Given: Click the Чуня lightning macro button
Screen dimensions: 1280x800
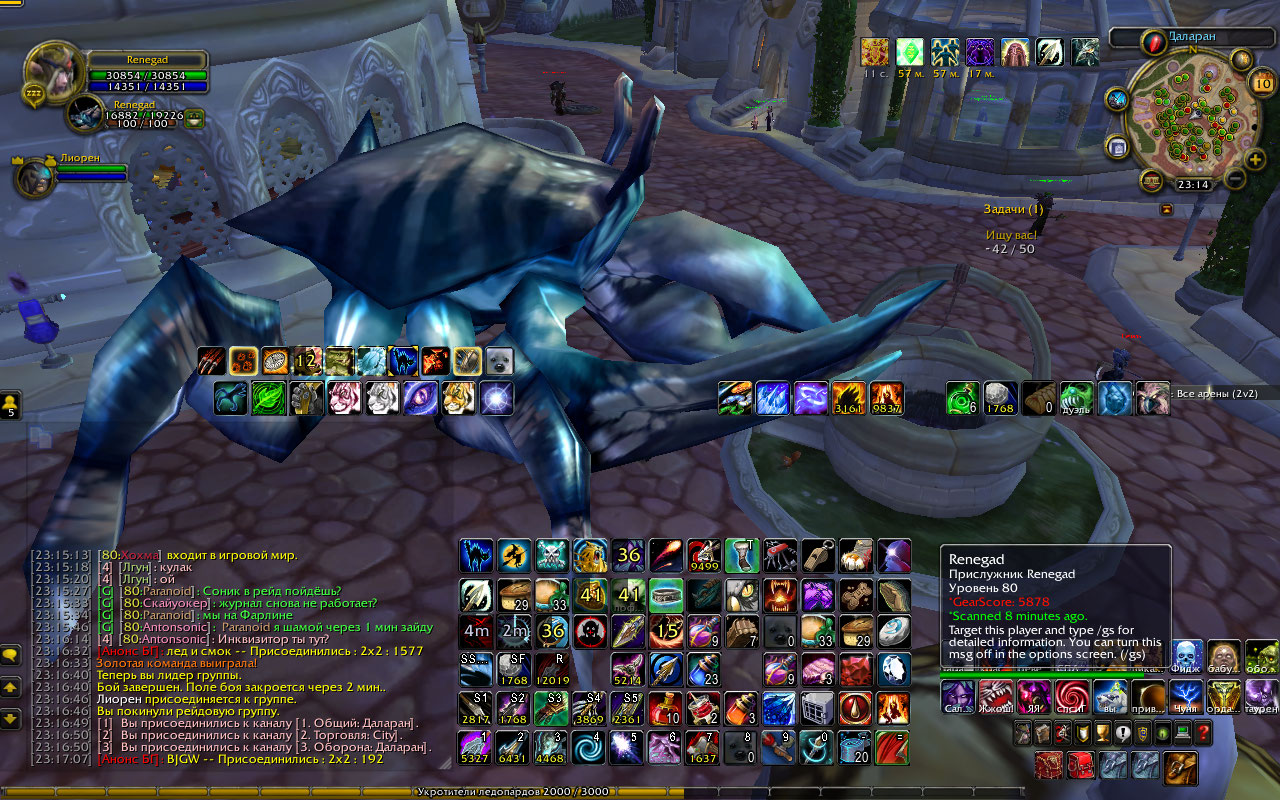Looking at the screenshot, I should tap(1186, 694).
